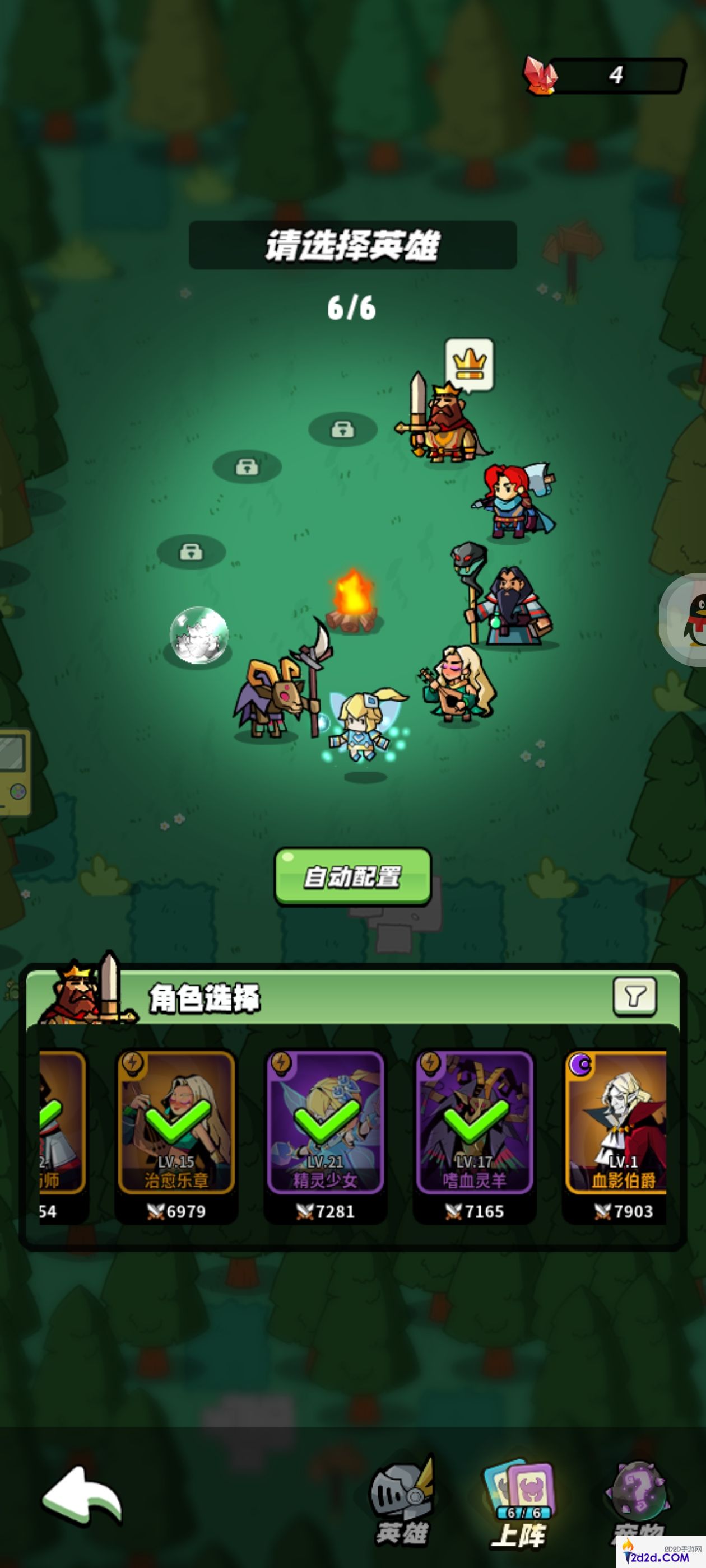Tap the silver pet orb slot

click(198, 635)
